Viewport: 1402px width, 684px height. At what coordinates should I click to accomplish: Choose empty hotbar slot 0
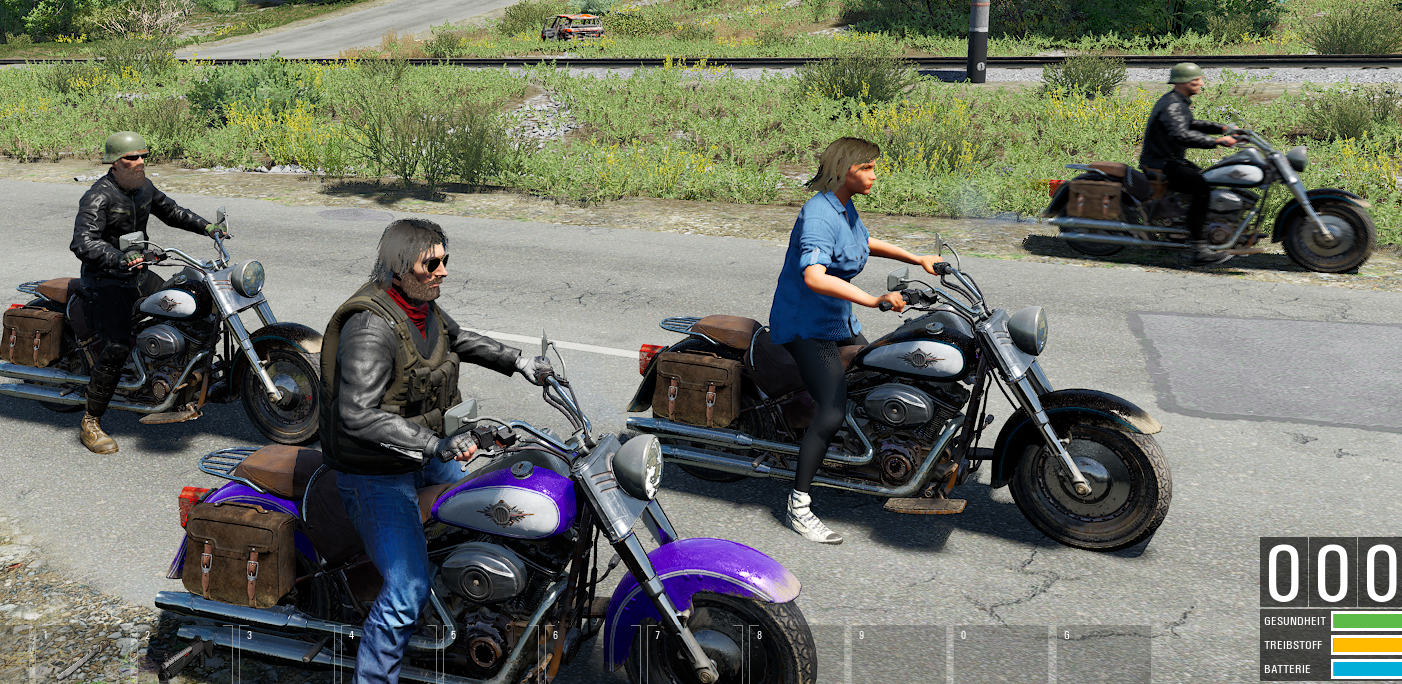[1001, 655]
